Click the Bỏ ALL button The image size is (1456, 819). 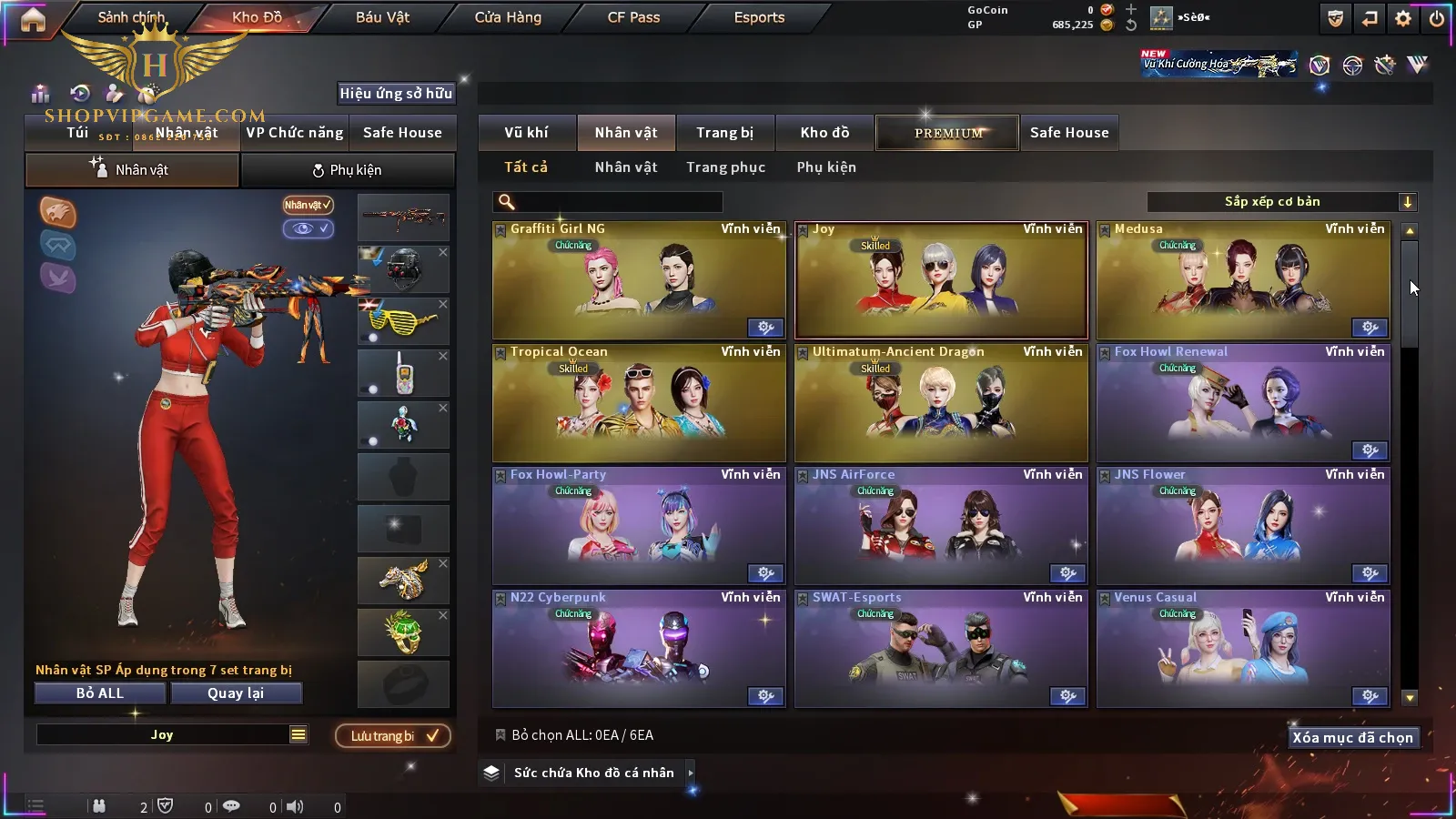point(100,693)
